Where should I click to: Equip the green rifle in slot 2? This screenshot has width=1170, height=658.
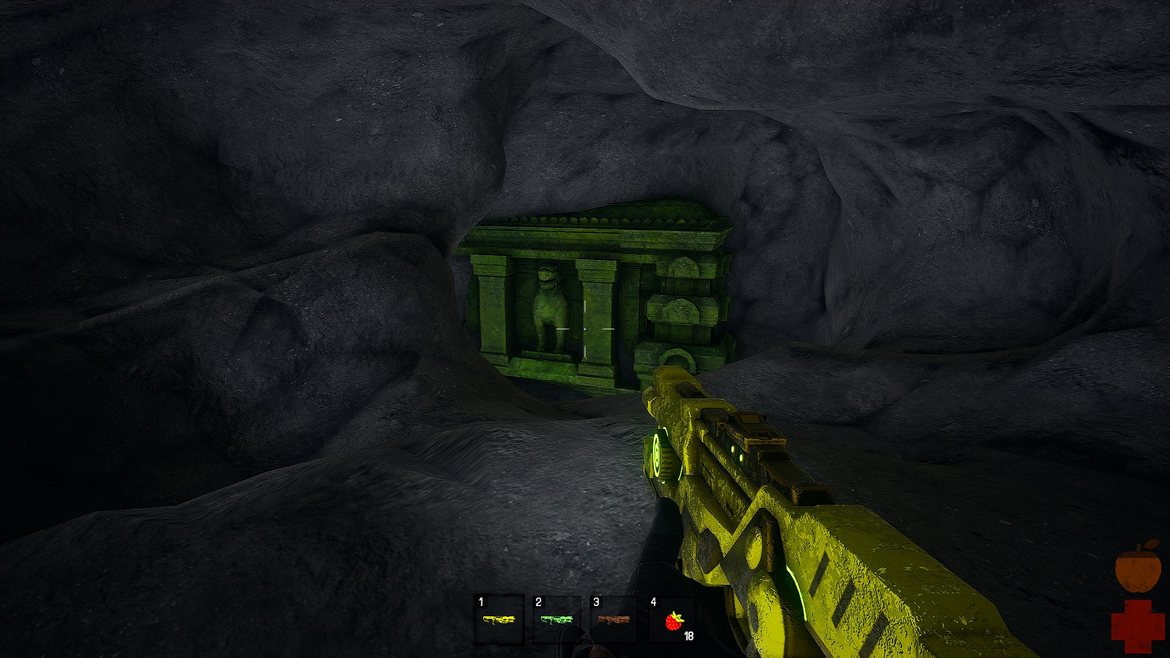[x=556, y=620]
